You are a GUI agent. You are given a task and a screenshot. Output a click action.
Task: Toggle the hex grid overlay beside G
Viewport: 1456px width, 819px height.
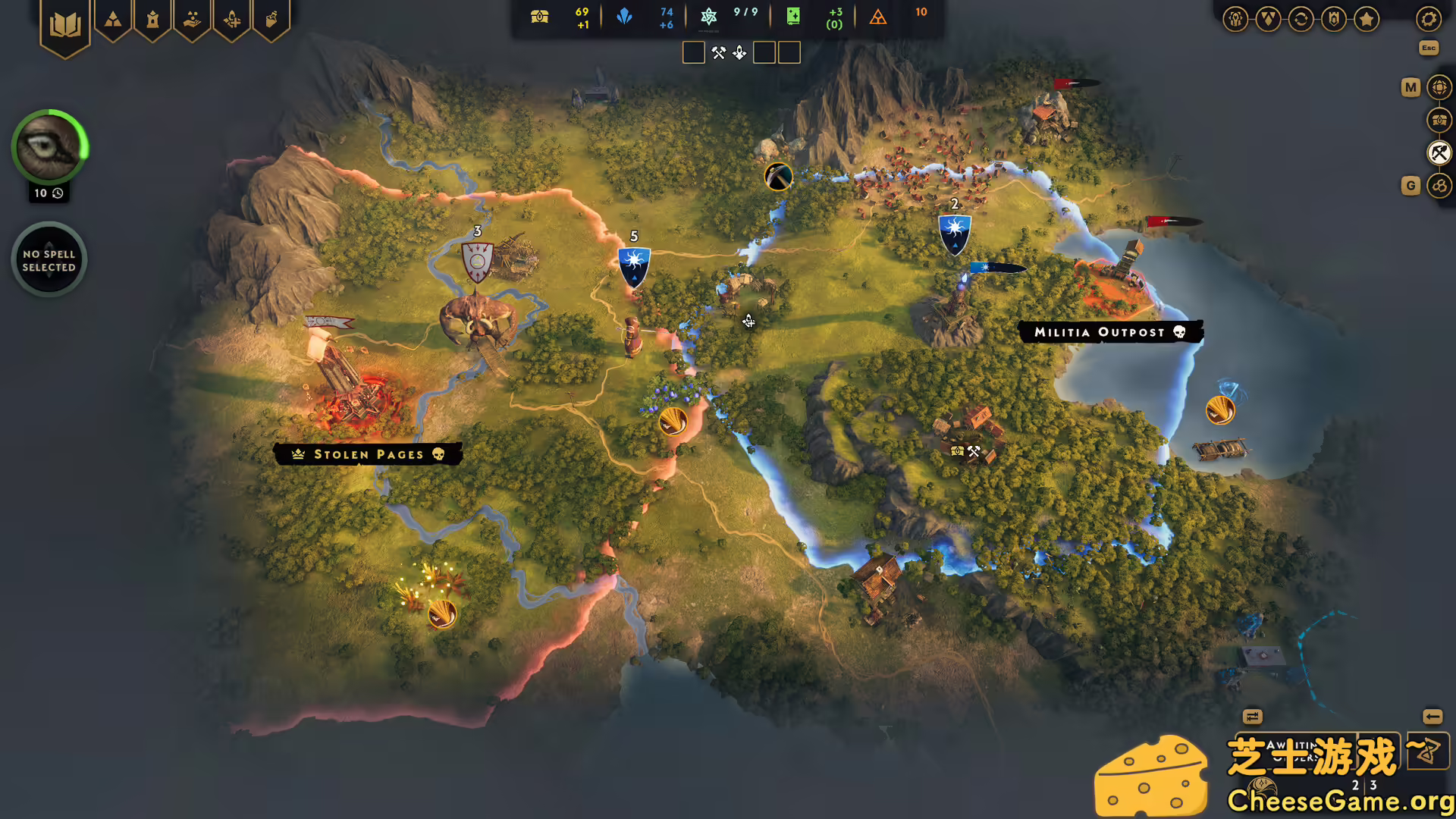pyautogui.click(x=1439, y=186)
